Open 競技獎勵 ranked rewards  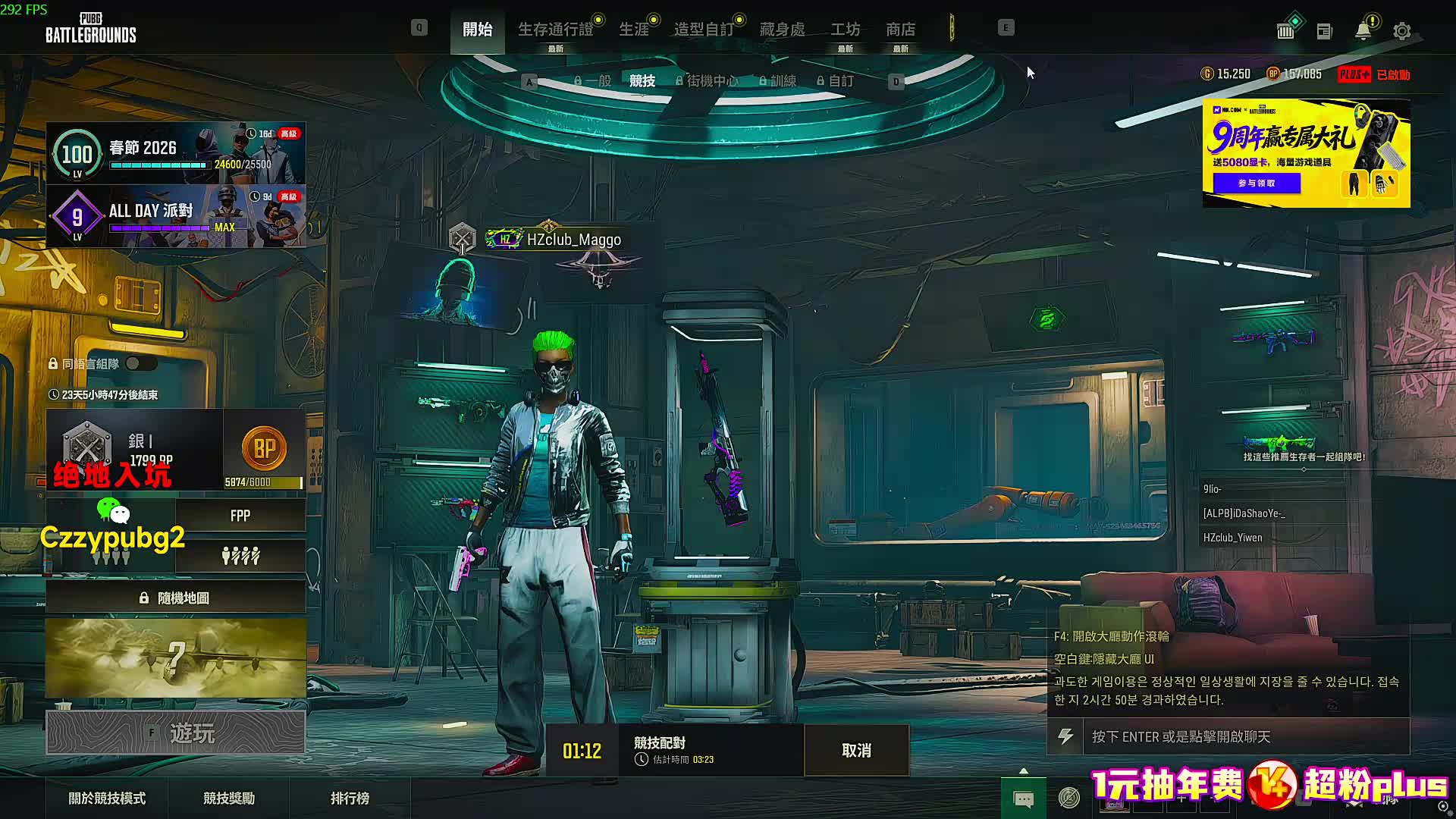coord(229,798)
